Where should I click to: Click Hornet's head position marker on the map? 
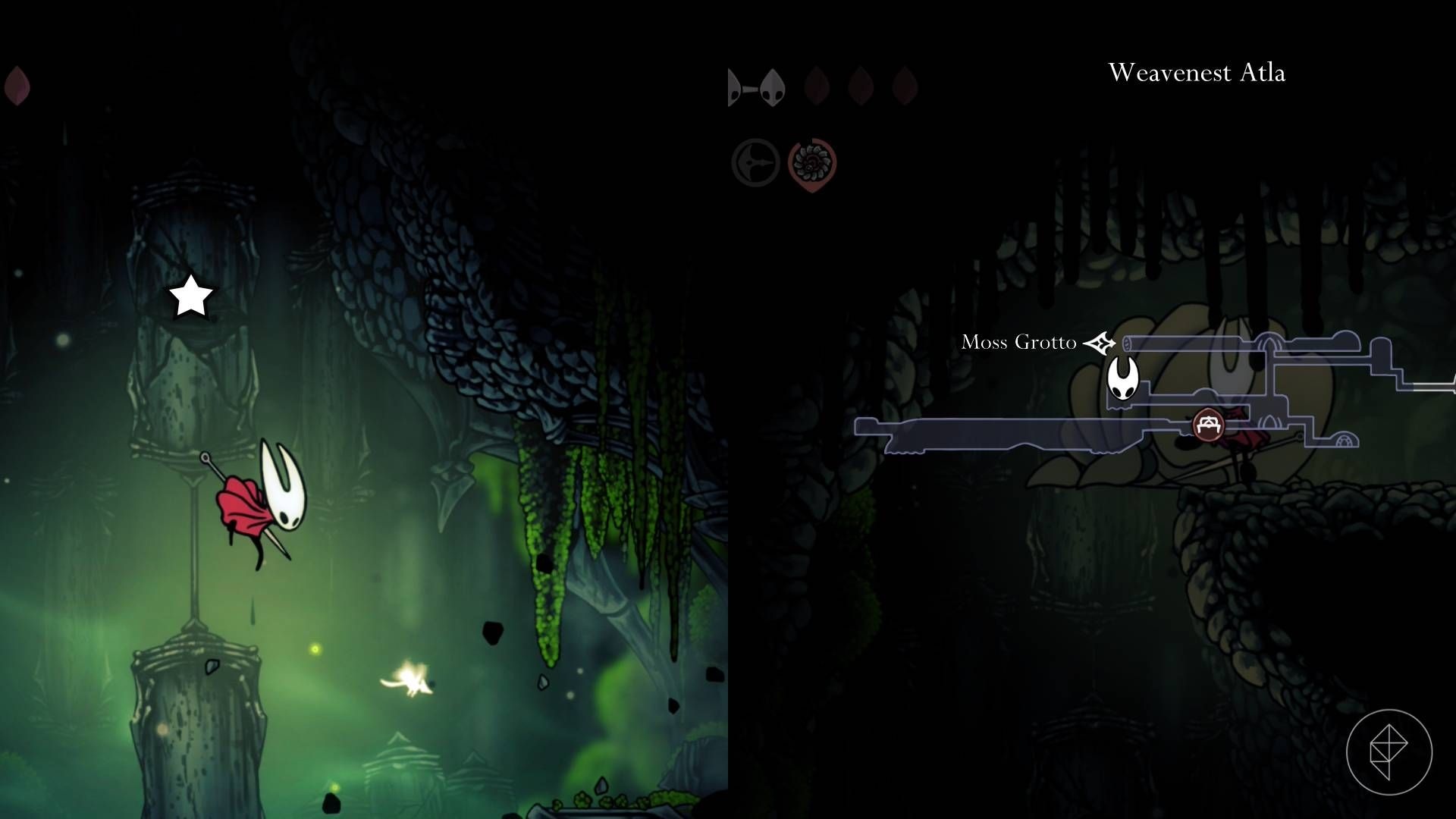[x=1122, y=378]
